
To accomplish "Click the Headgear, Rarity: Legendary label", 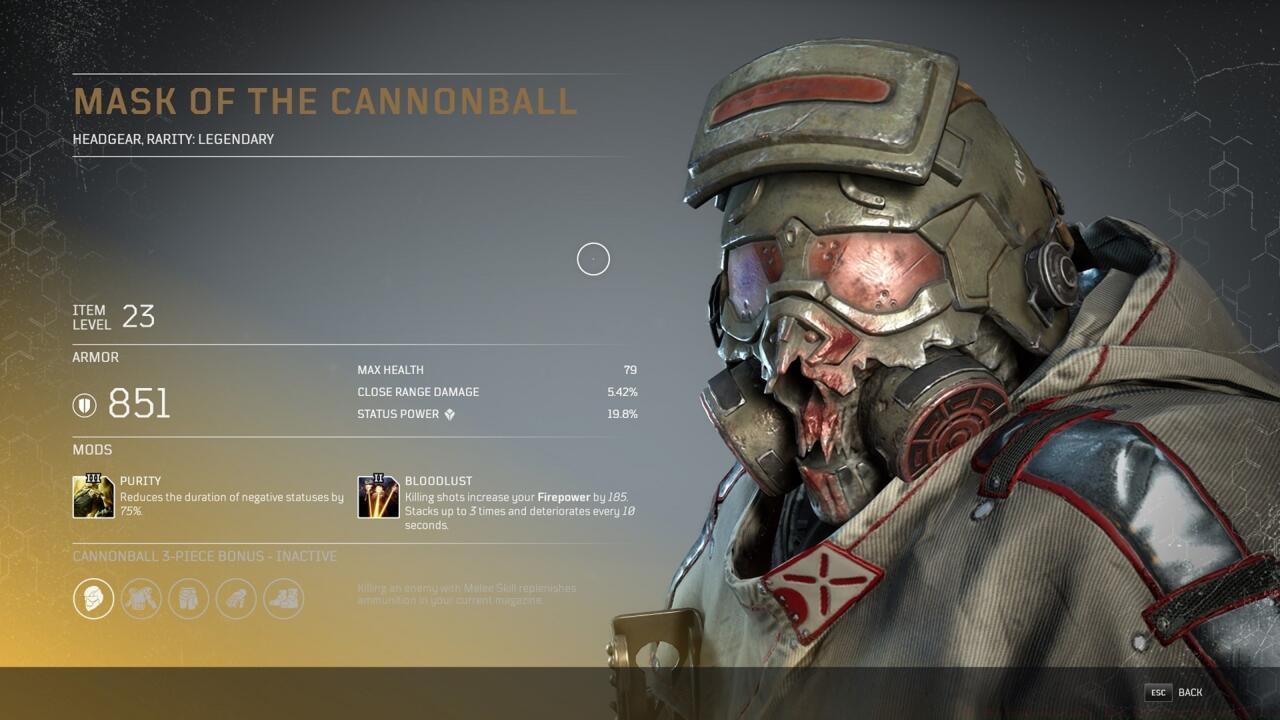I will (173, 139).
